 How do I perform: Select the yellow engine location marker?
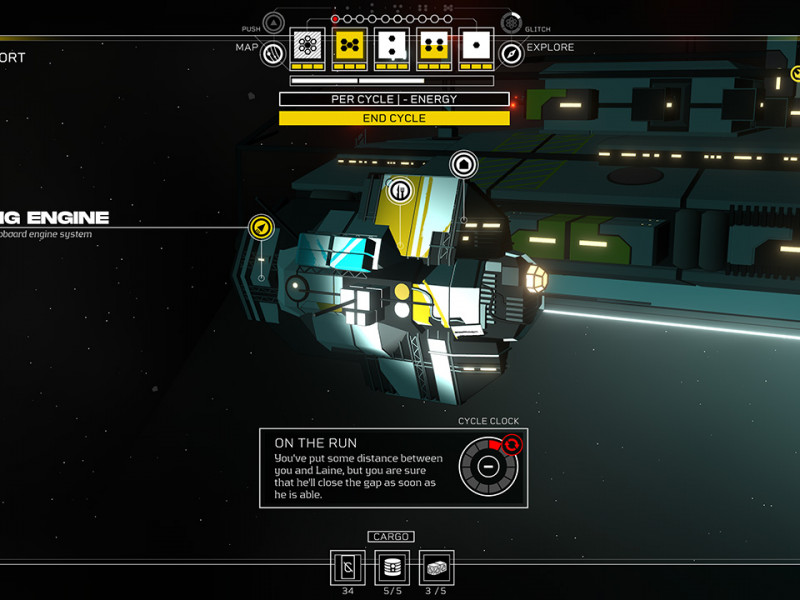(262, 228)
